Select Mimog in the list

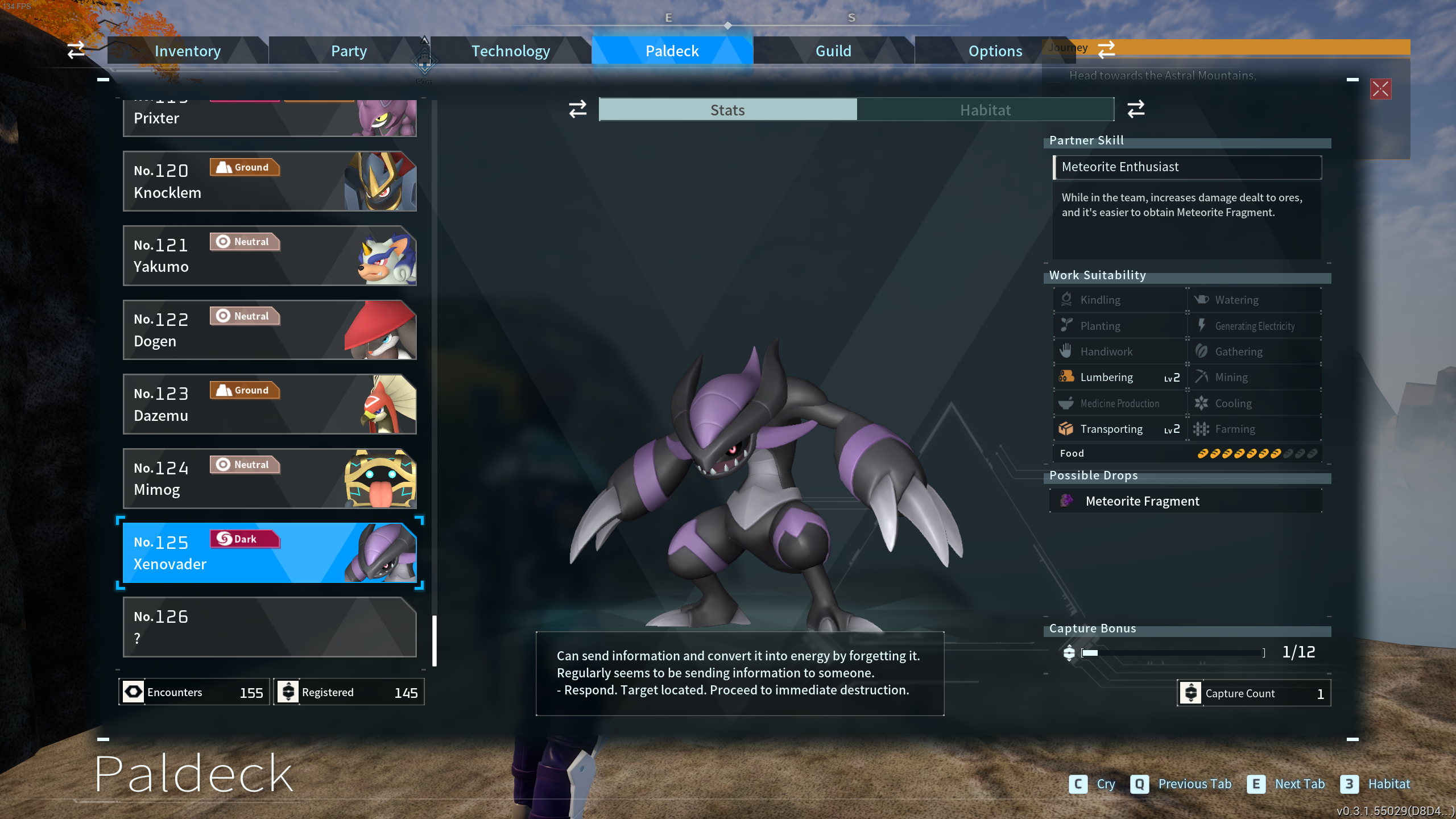pos(270,479)
